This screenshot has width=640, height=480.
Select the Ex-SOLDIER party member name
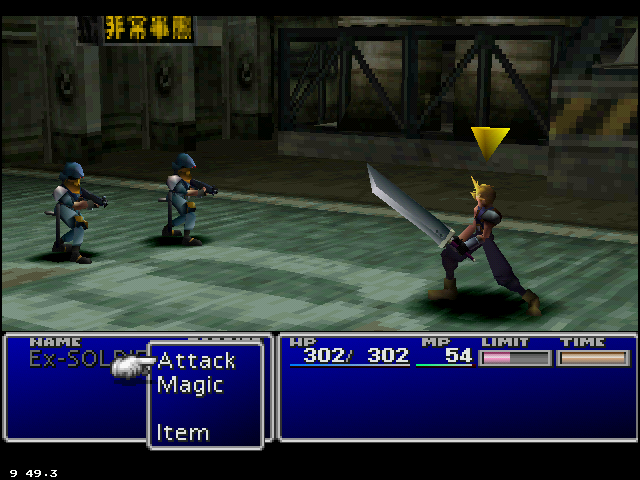pyautogui.click(x=80, y=358)
